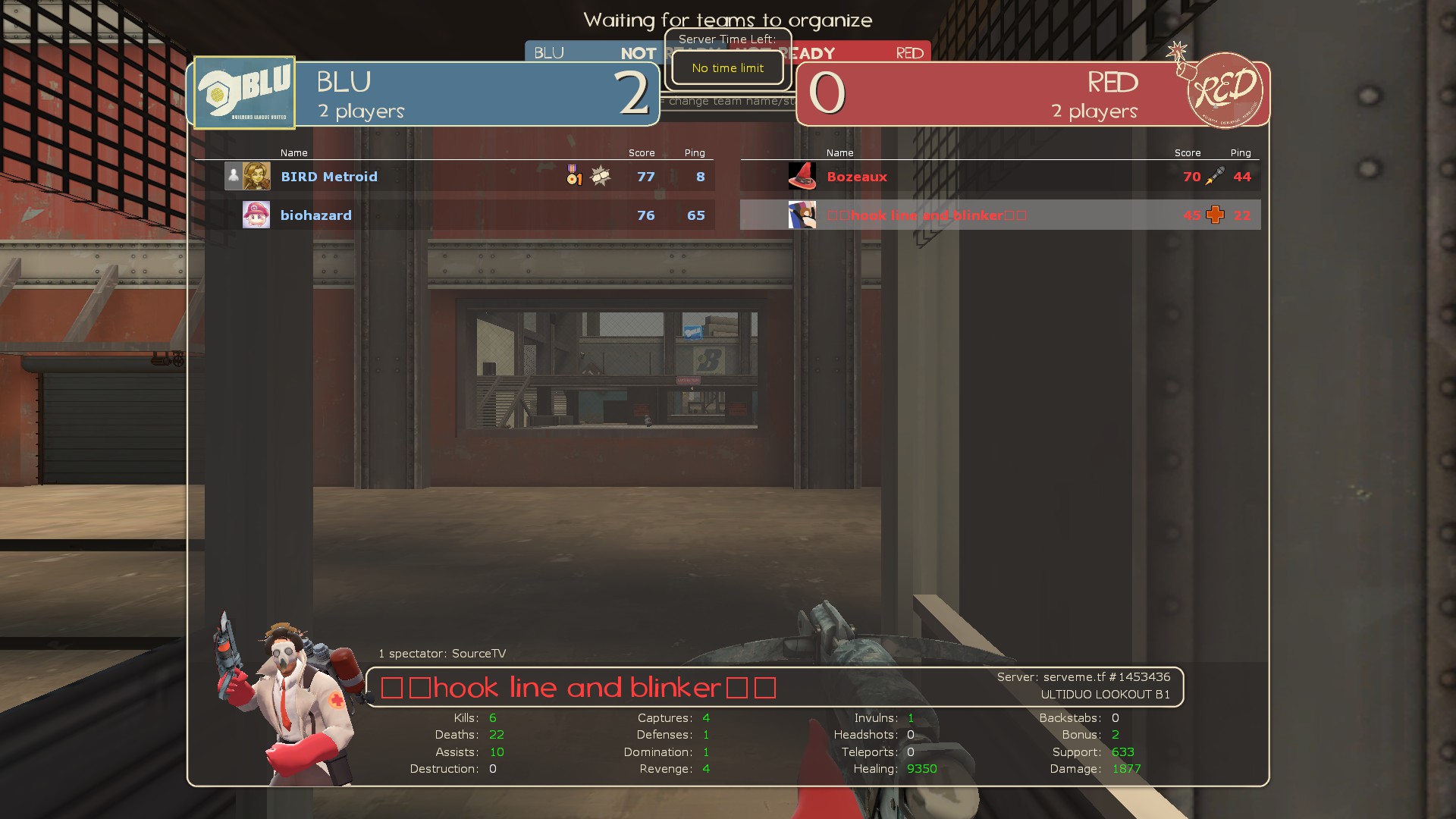This screenshot has width=1456, height=819.
Task: Select BIRD Metroid's scoreboard row
Action: (x=455, y=177)
